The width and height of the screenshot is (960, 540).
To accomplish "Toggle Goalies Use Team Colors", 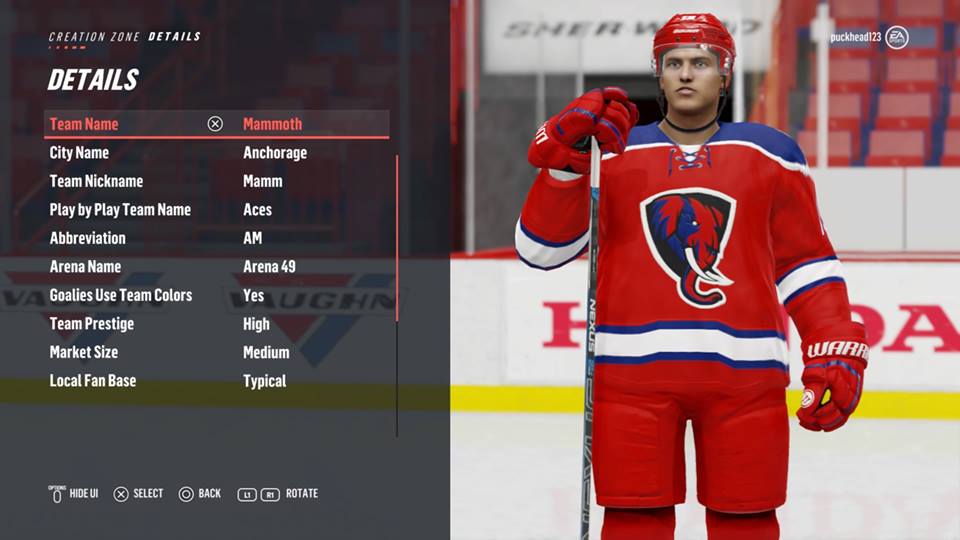I will (216, 295).
